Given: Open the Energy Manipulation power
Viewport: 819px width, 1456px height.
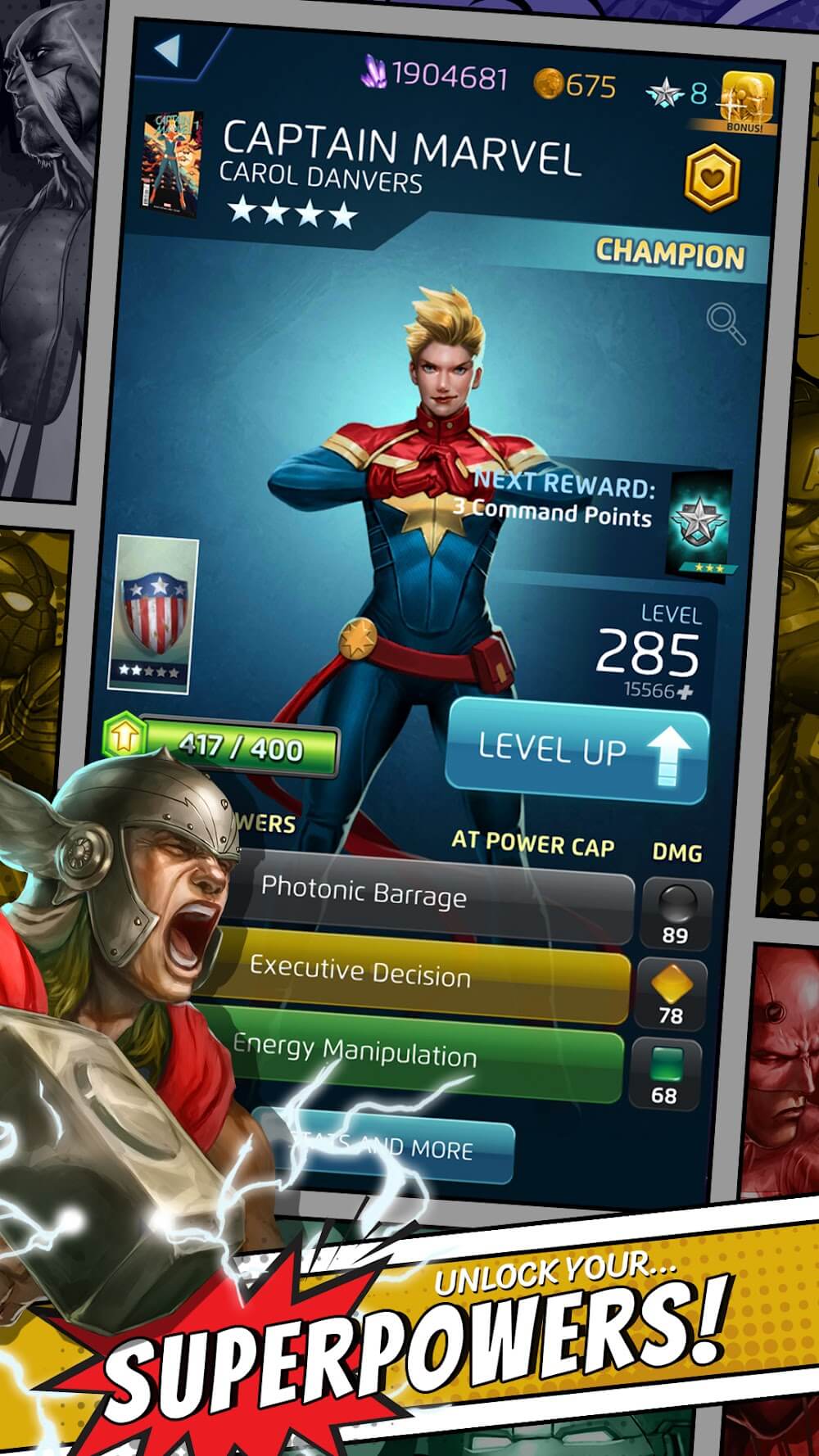Looking at the screenshot, I should [x=409, y=1052].
